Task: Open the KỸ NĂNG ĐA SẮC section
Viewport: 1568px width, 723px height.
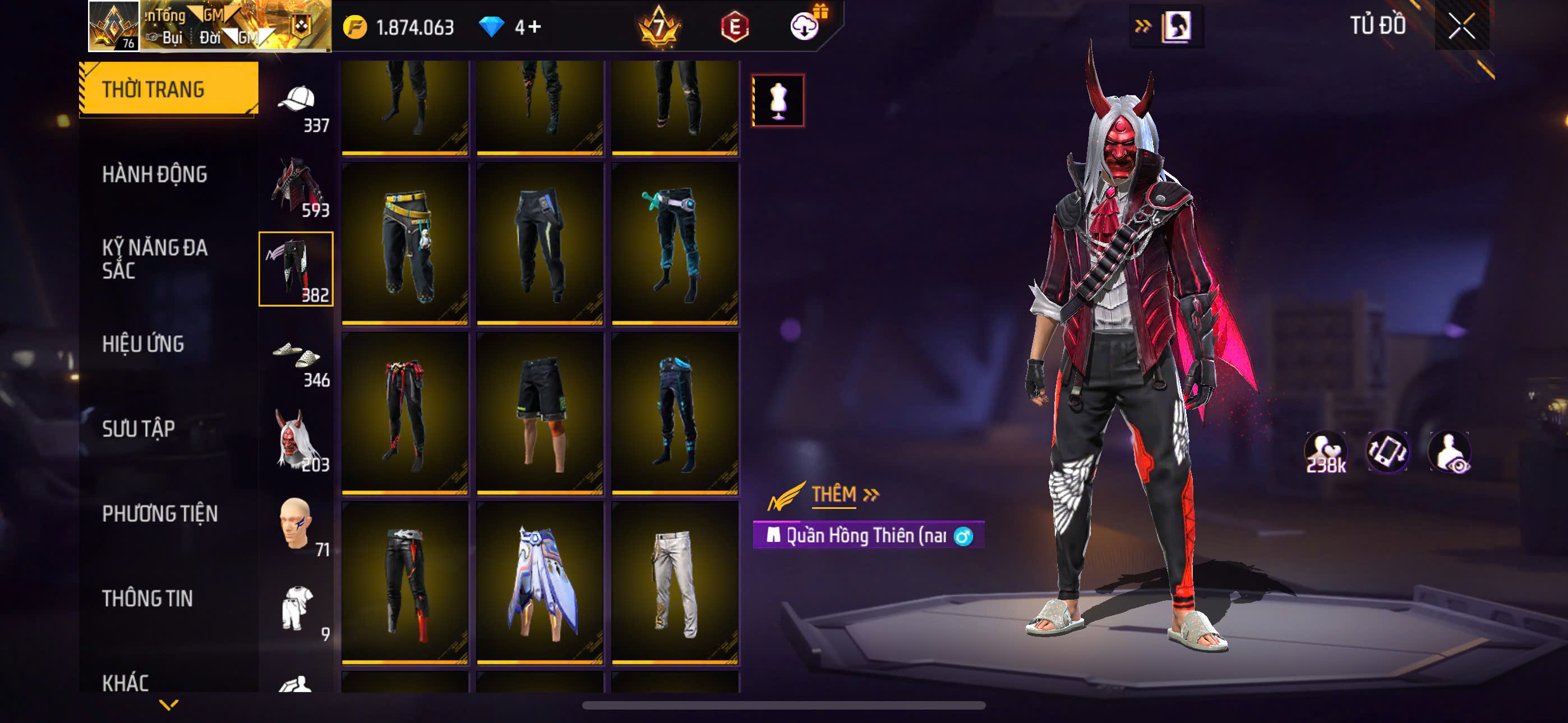Action: 155,258
